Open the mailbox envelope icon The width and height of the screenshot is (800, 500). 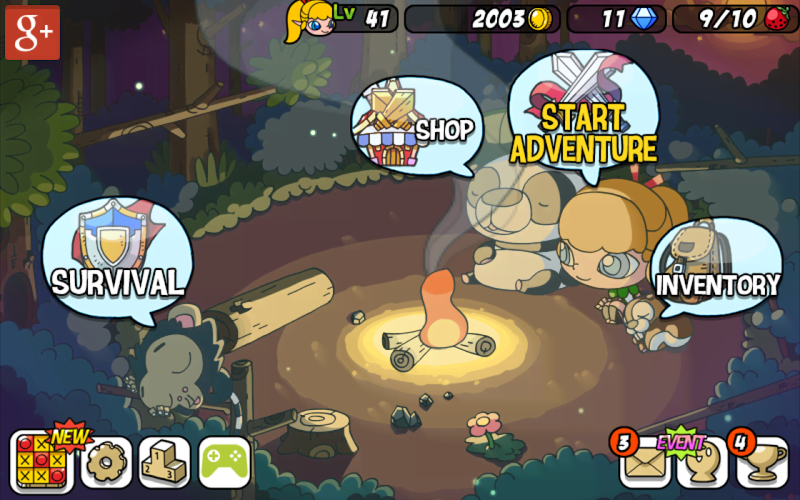pyautogui.click(x=644, y=462)
